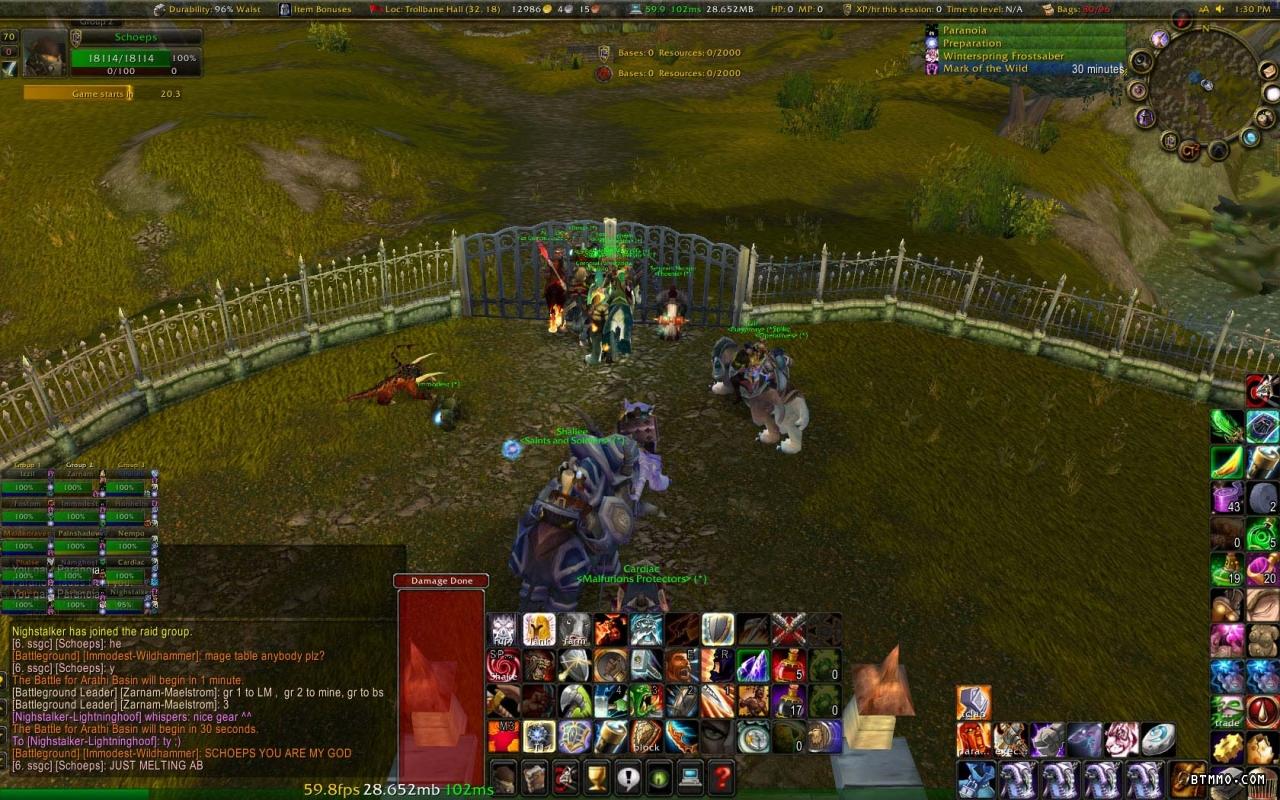Open the gold chalice achievements button
Viewport: 1280px width, 800px height.
click(596, 776)
